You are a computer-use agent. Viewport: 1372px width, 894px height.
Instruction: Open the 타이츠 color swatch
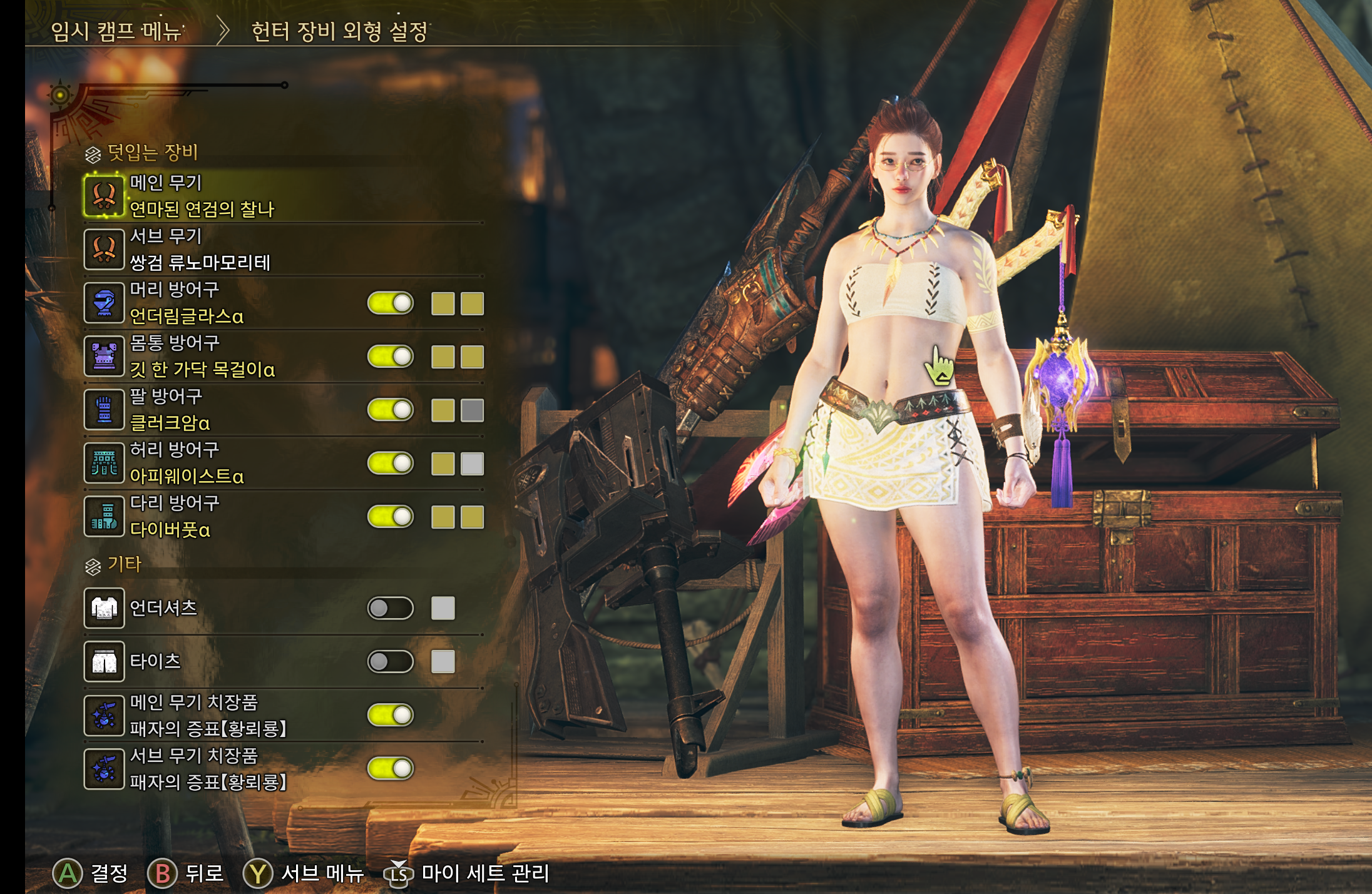tap(443, 661)
